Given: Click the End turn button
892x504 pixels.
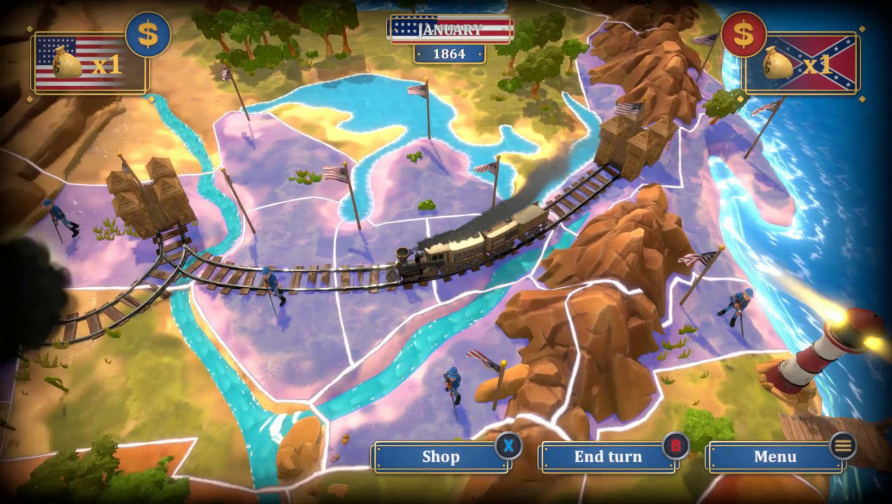Looking at the screenshot, I should click(x=607, y=457).
